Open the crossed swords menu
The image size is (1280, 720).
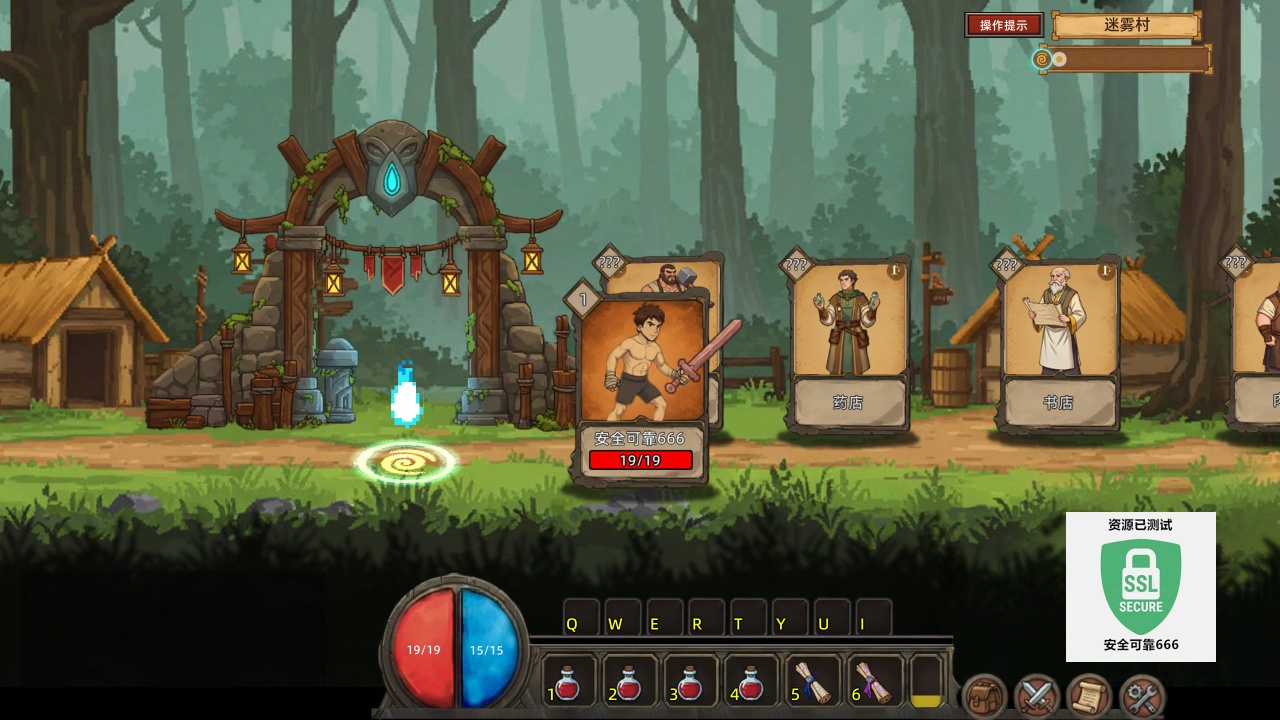tap(1036, 696)
